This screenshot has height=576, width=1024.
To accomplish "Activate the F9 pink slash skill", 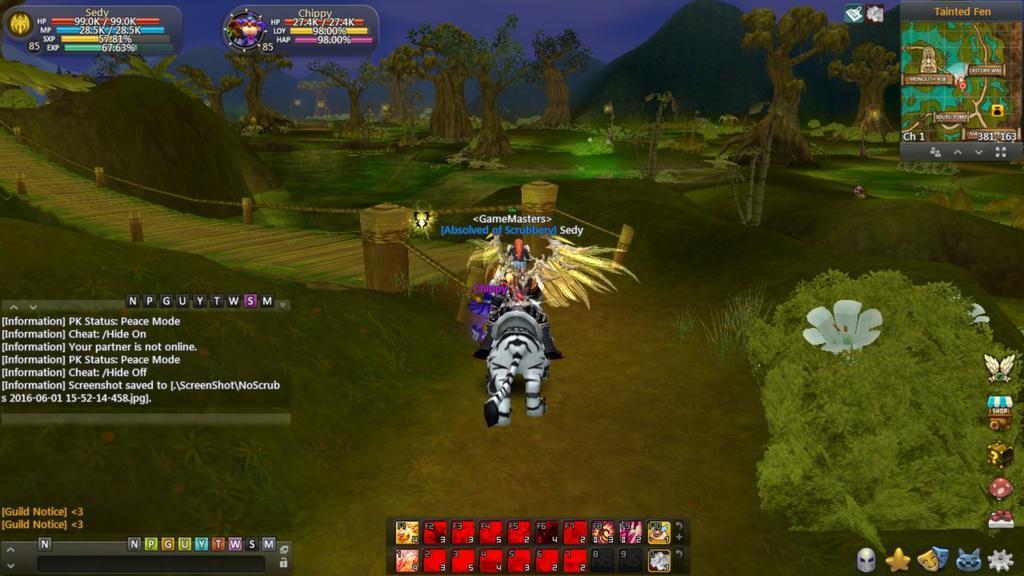I will click(x=631, y=532).
